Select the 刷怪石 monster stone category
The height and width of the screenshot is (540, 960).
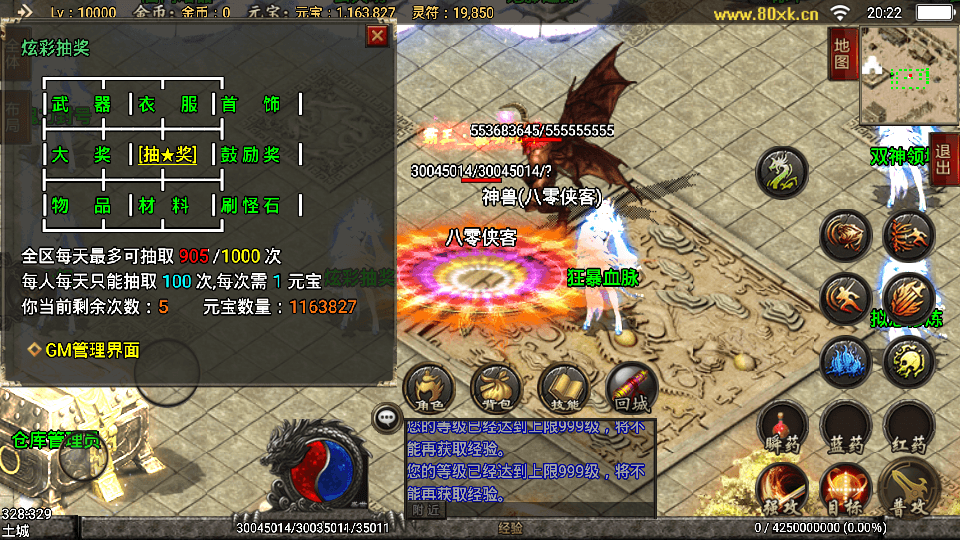(x=251, y=205)
